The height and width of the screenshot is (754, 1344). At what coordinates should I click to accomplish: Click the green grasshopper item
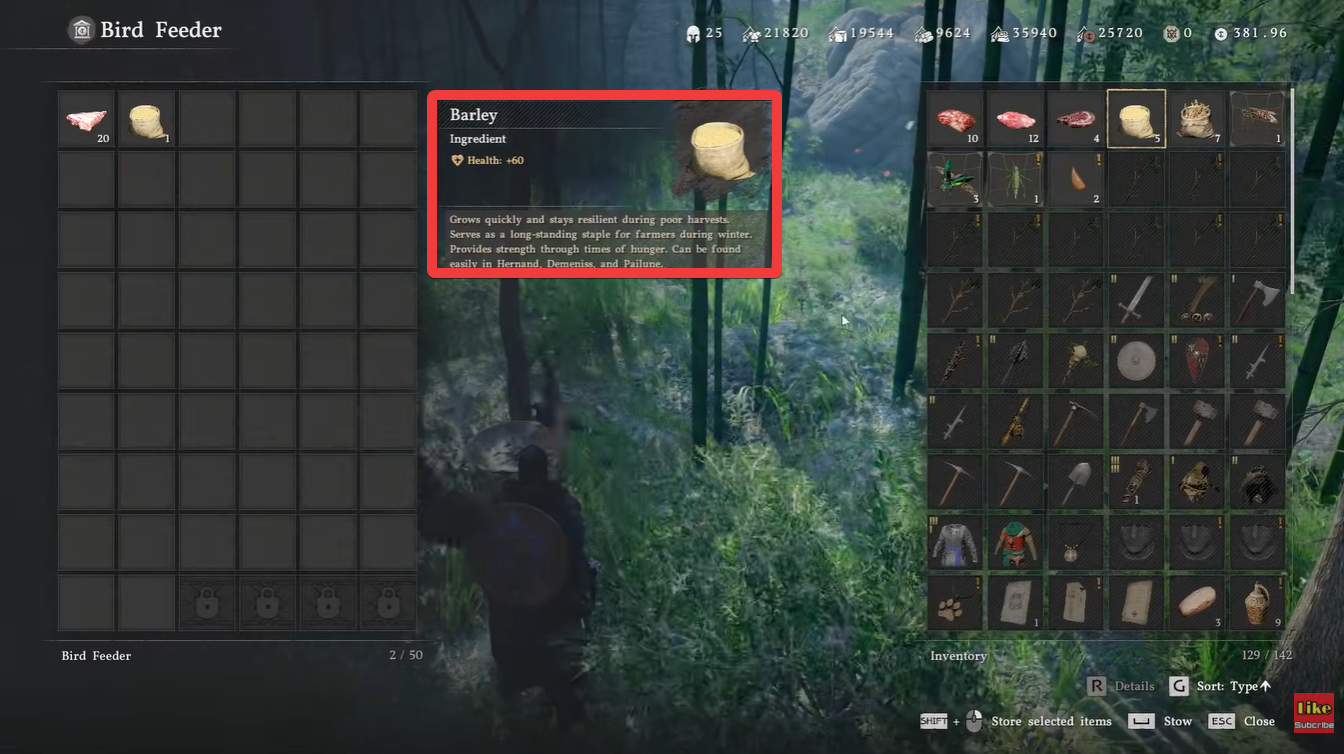1015,181
